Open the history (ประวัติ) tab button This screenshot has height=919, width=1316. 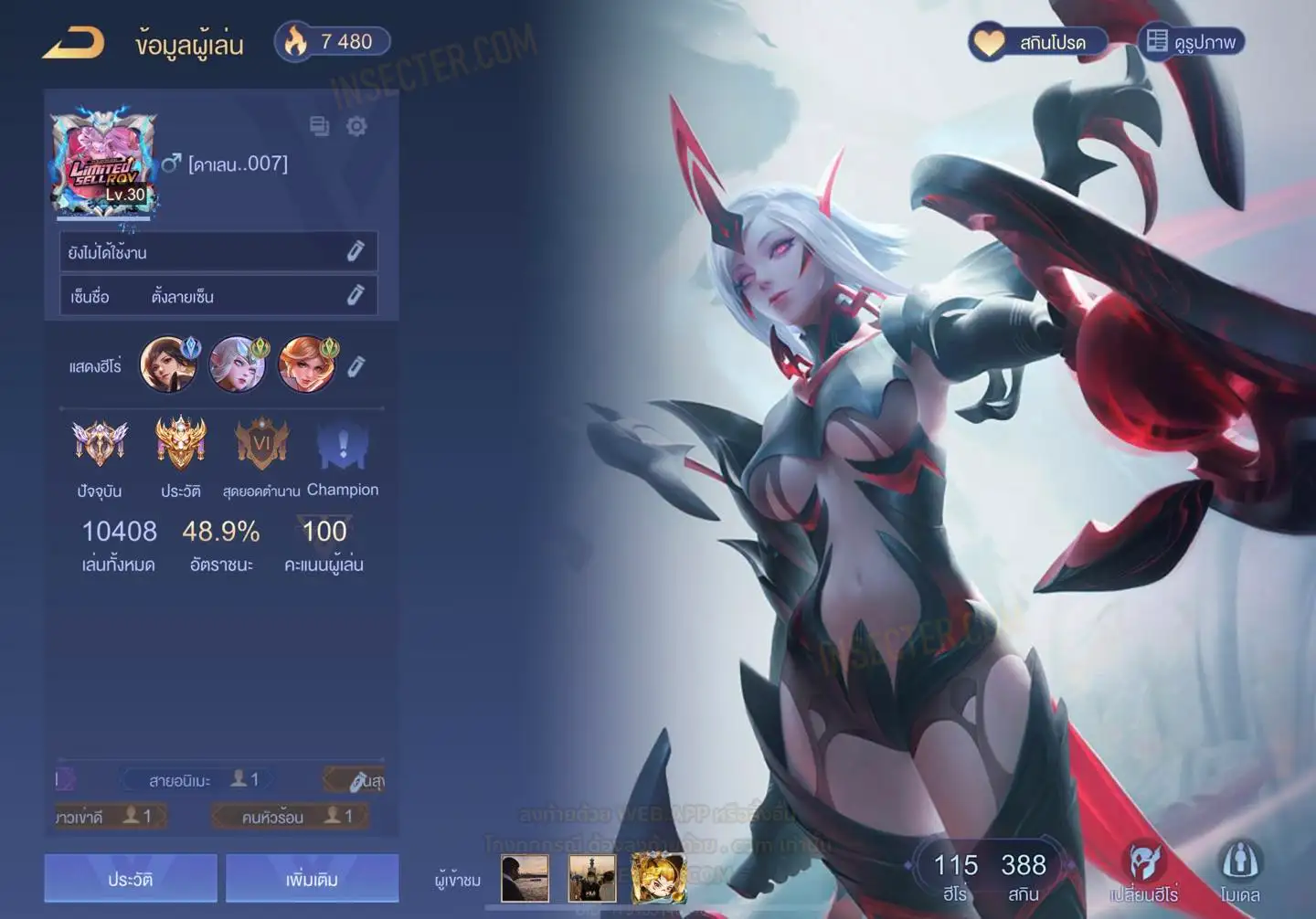[131, 879]
